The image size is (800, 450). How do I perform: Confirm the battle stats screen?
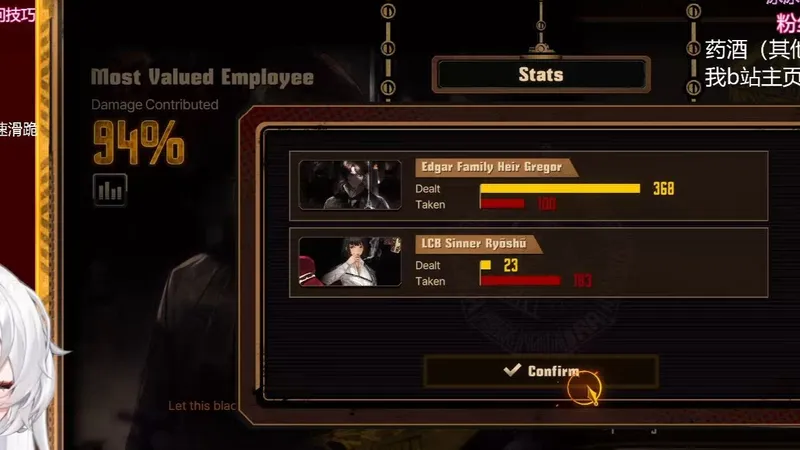tap(540, 371)
